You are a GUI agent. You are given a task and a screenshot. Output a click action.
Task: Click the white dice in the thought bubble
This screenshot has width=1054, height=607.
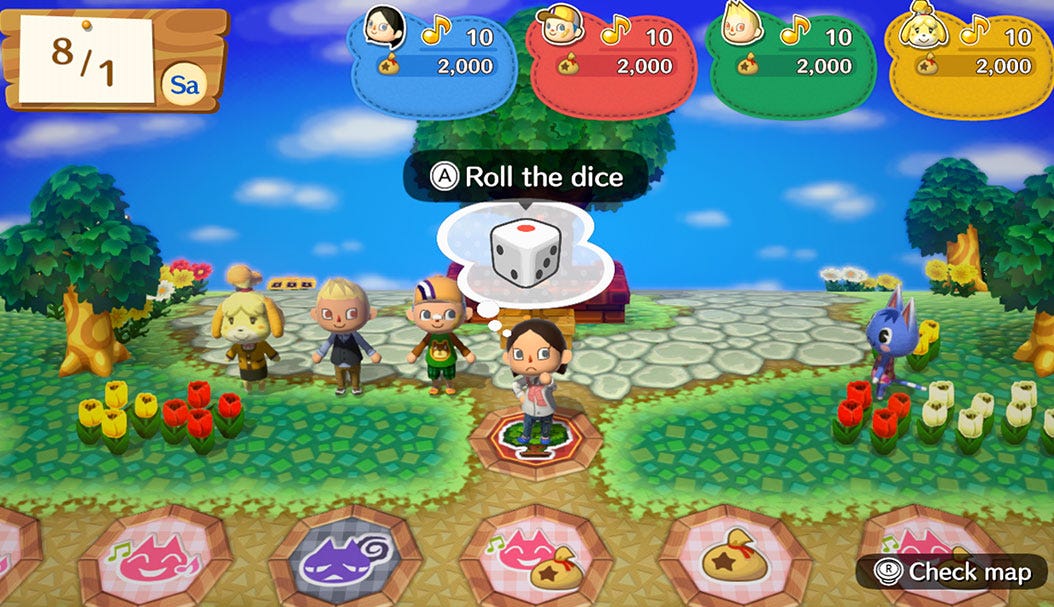point(523,251)
